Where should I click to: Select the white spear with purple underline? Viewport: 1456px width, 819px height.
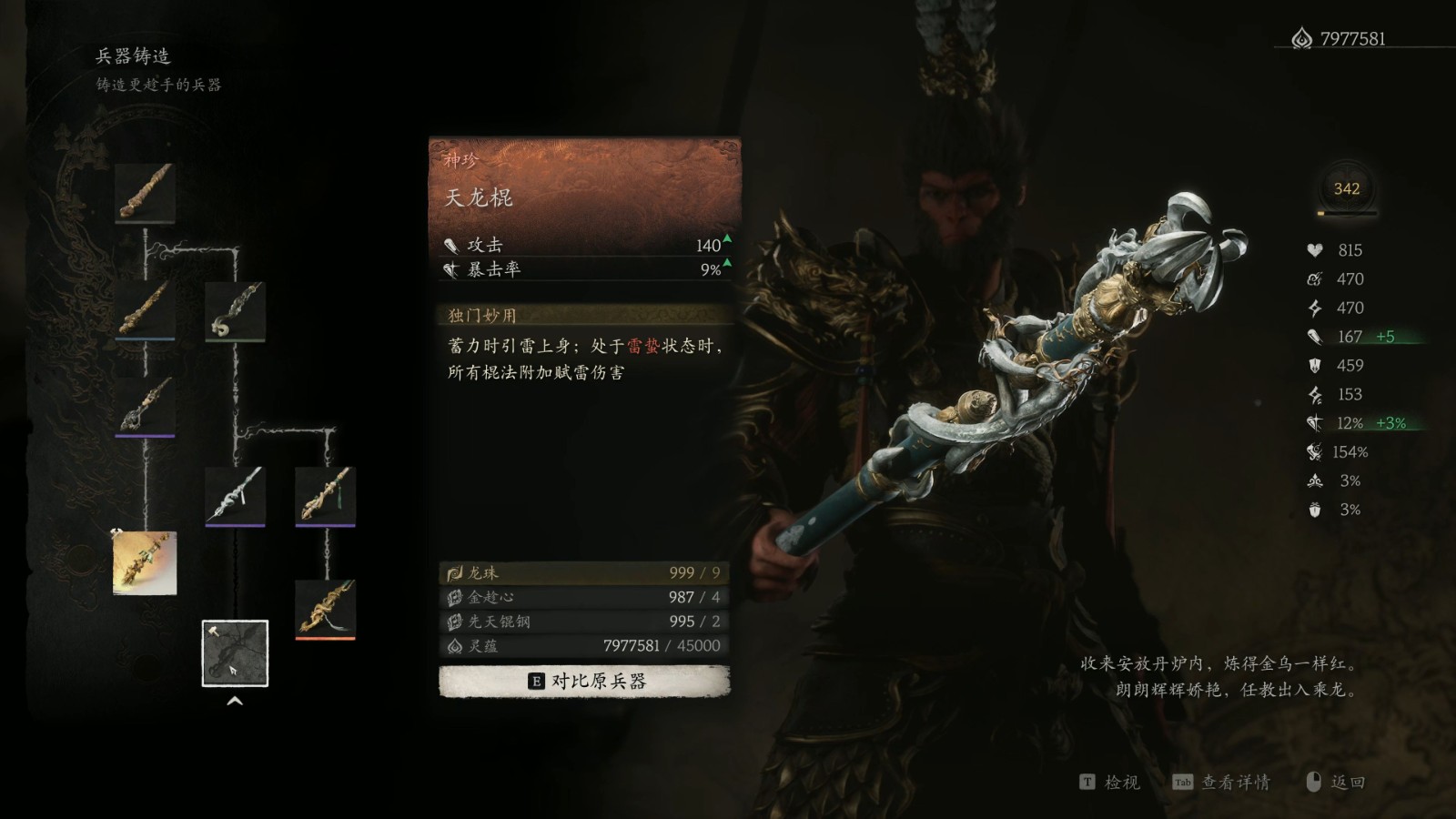click(x=235, y=496)
